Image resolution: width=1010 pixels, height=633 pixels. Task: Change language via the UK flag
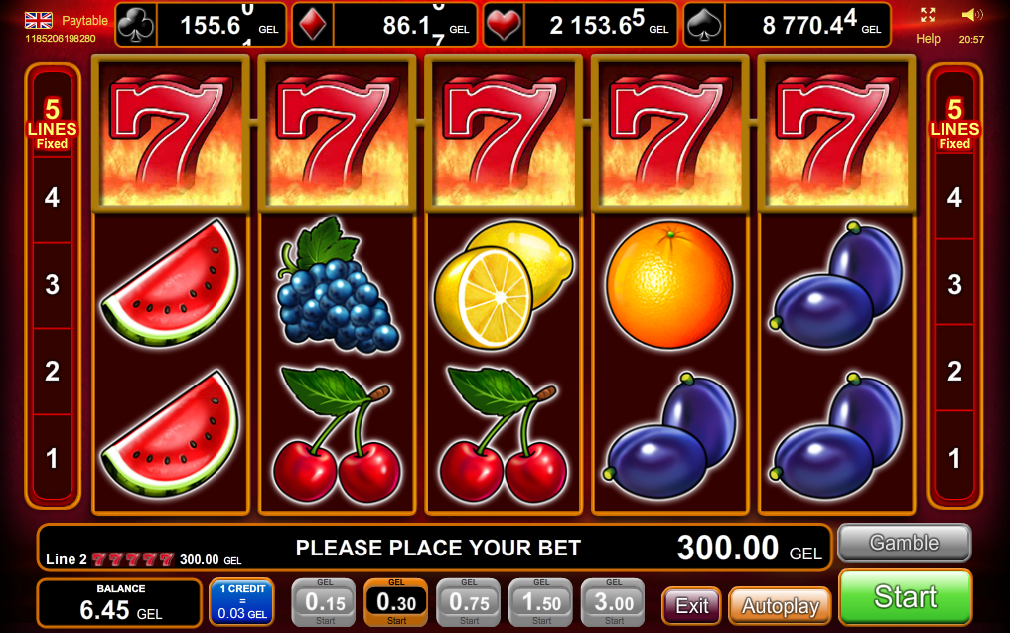(x=39, y=20)
